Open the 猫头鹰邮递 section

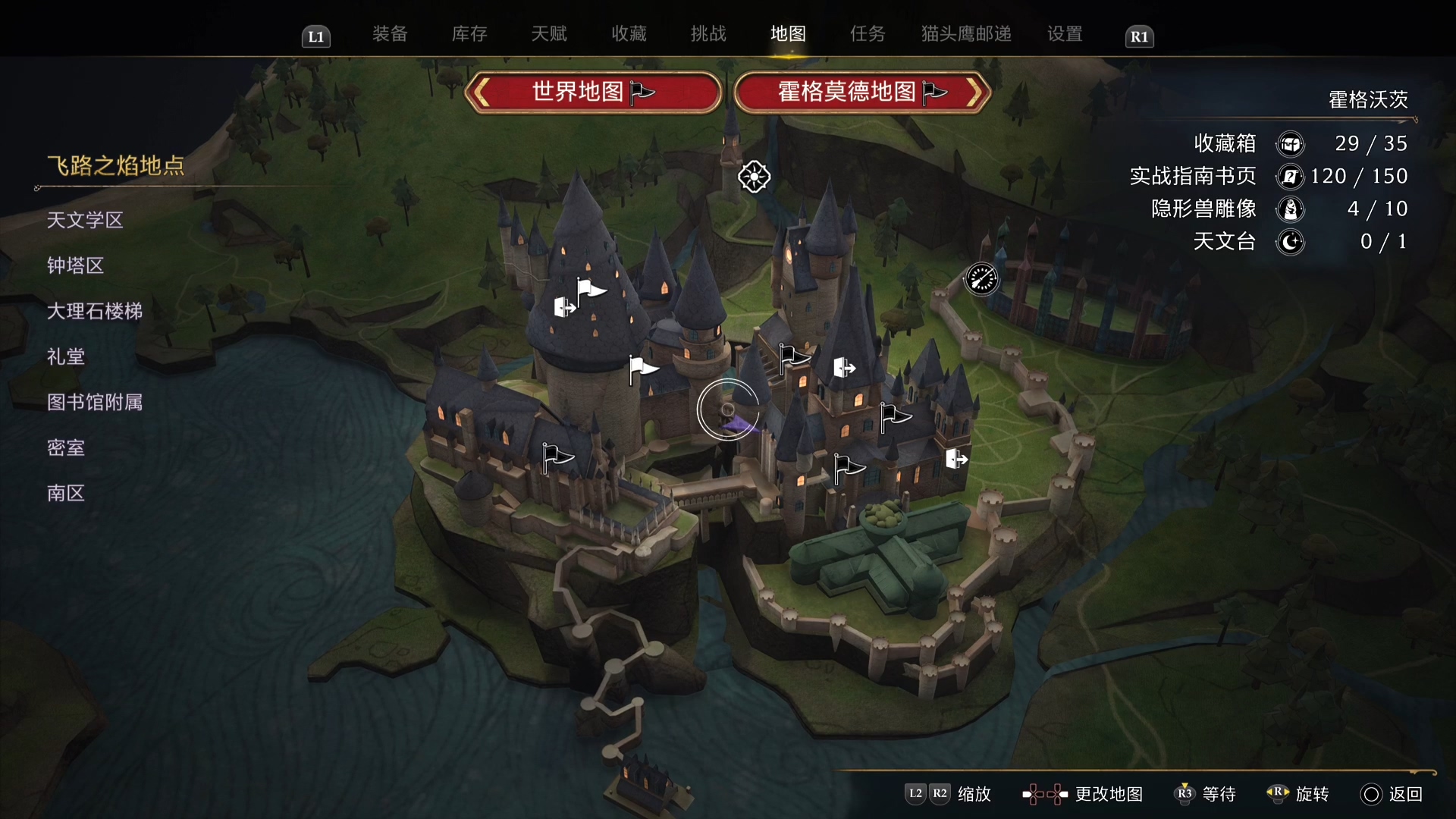pyautogui.click(x=965, y=34)
